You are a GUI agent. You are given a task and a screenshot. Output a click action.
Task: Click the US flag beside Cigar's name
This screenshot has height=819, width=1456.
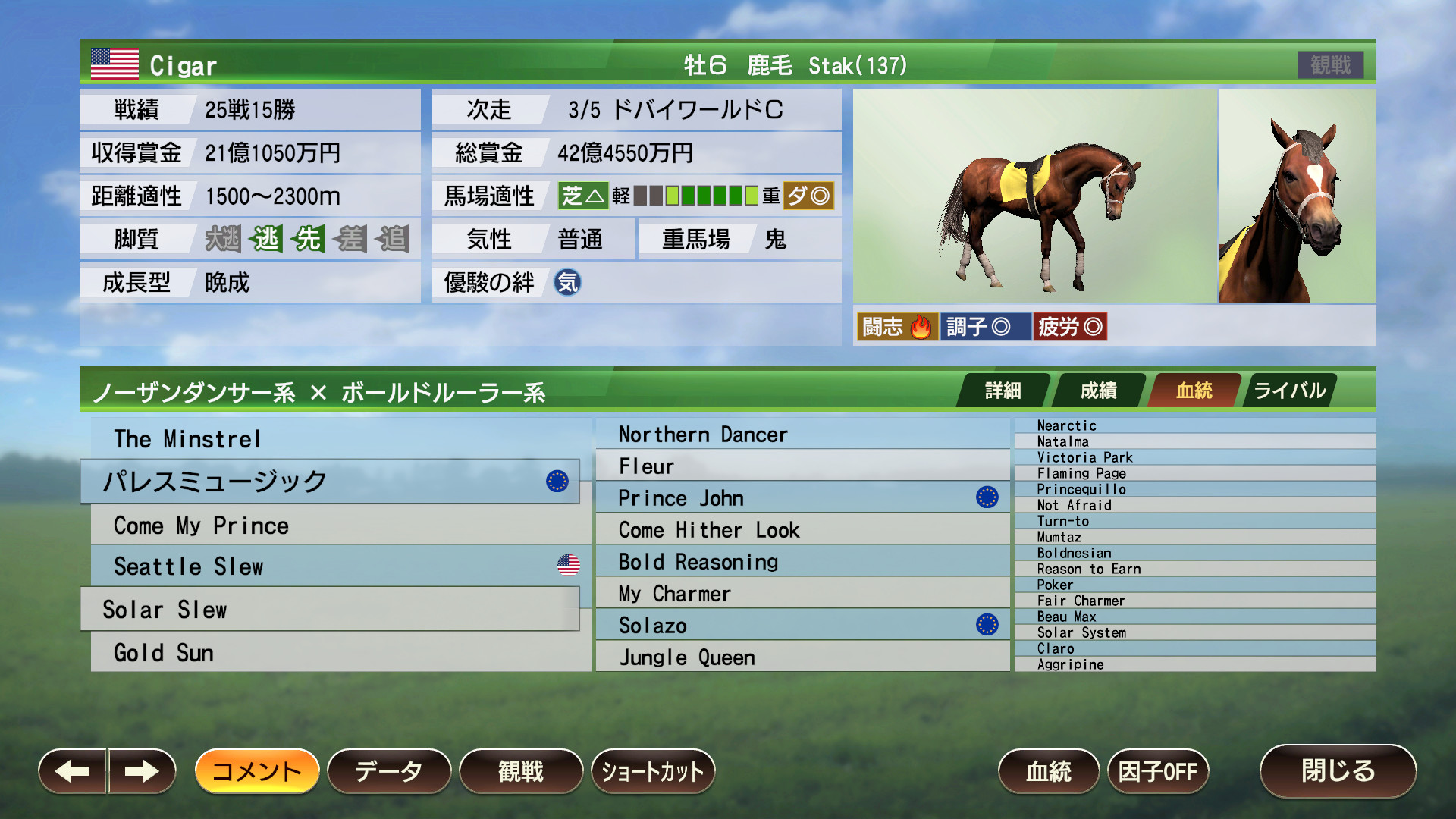pyautogui.click(x=113, y=64)
